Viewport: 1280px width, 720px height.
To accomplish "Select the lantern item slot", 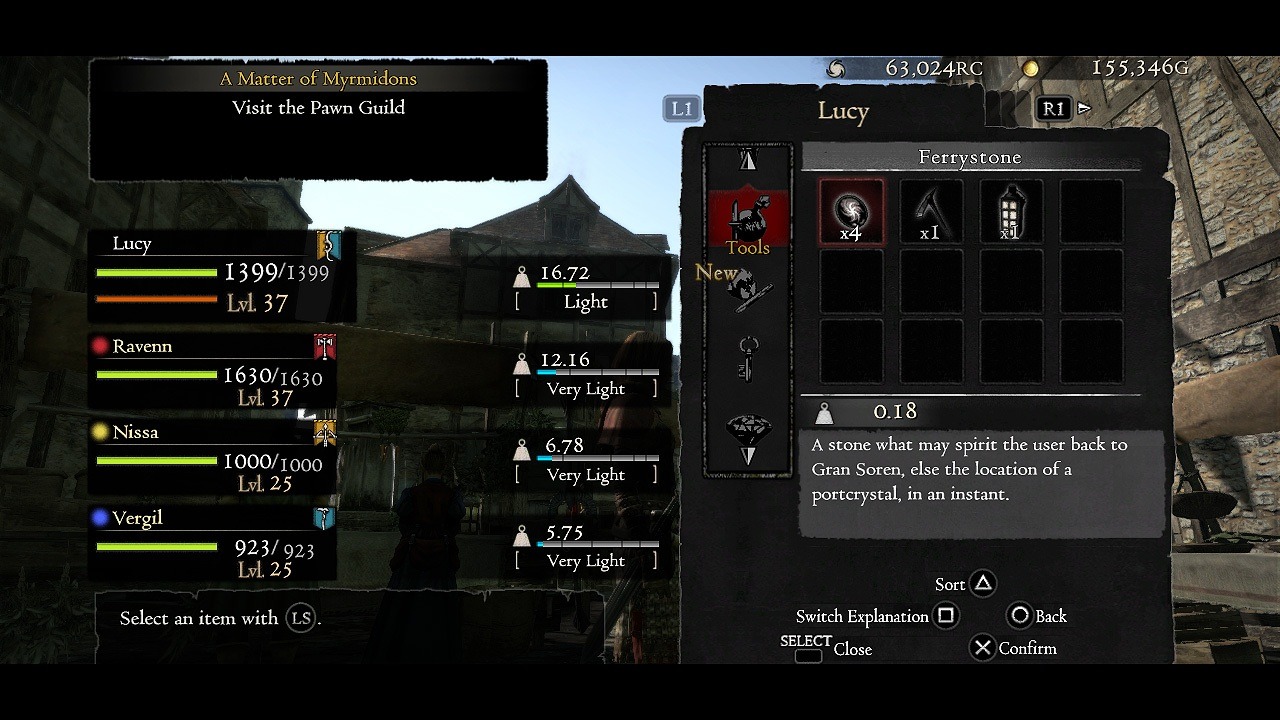I will click(1010, 212).
